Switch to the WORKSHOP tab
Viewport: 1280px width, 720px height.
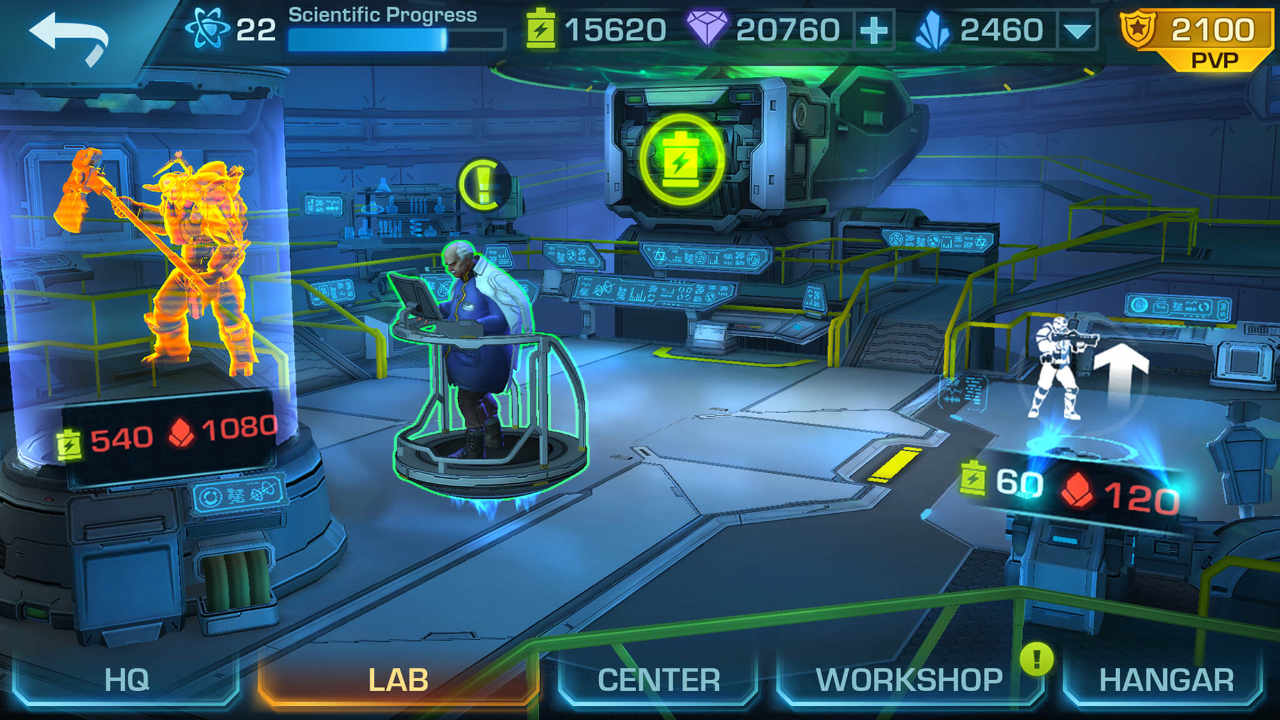(x=909, y=680)
